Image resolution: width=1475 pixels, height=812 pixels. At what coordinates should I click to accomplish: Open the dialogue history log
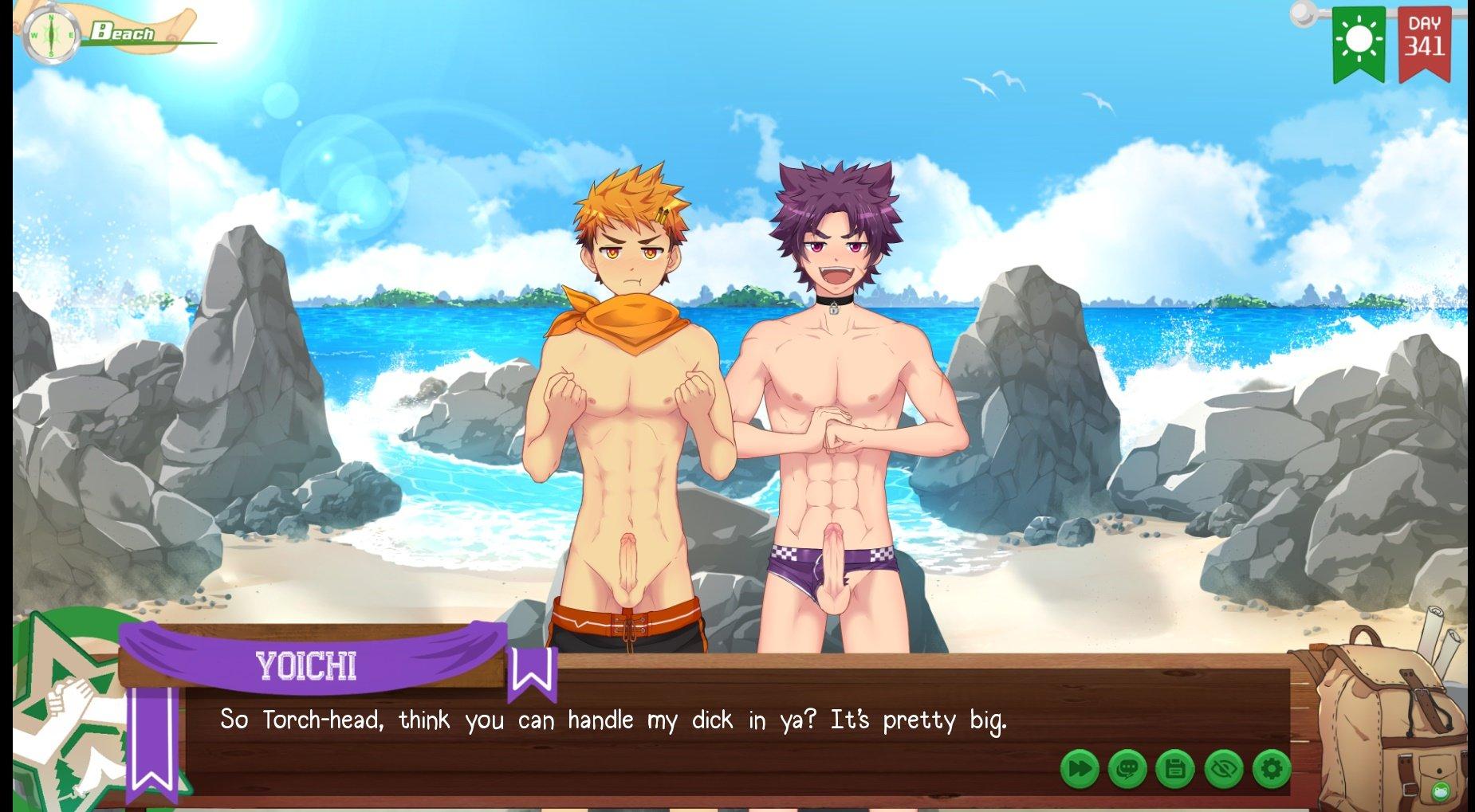1127,769
